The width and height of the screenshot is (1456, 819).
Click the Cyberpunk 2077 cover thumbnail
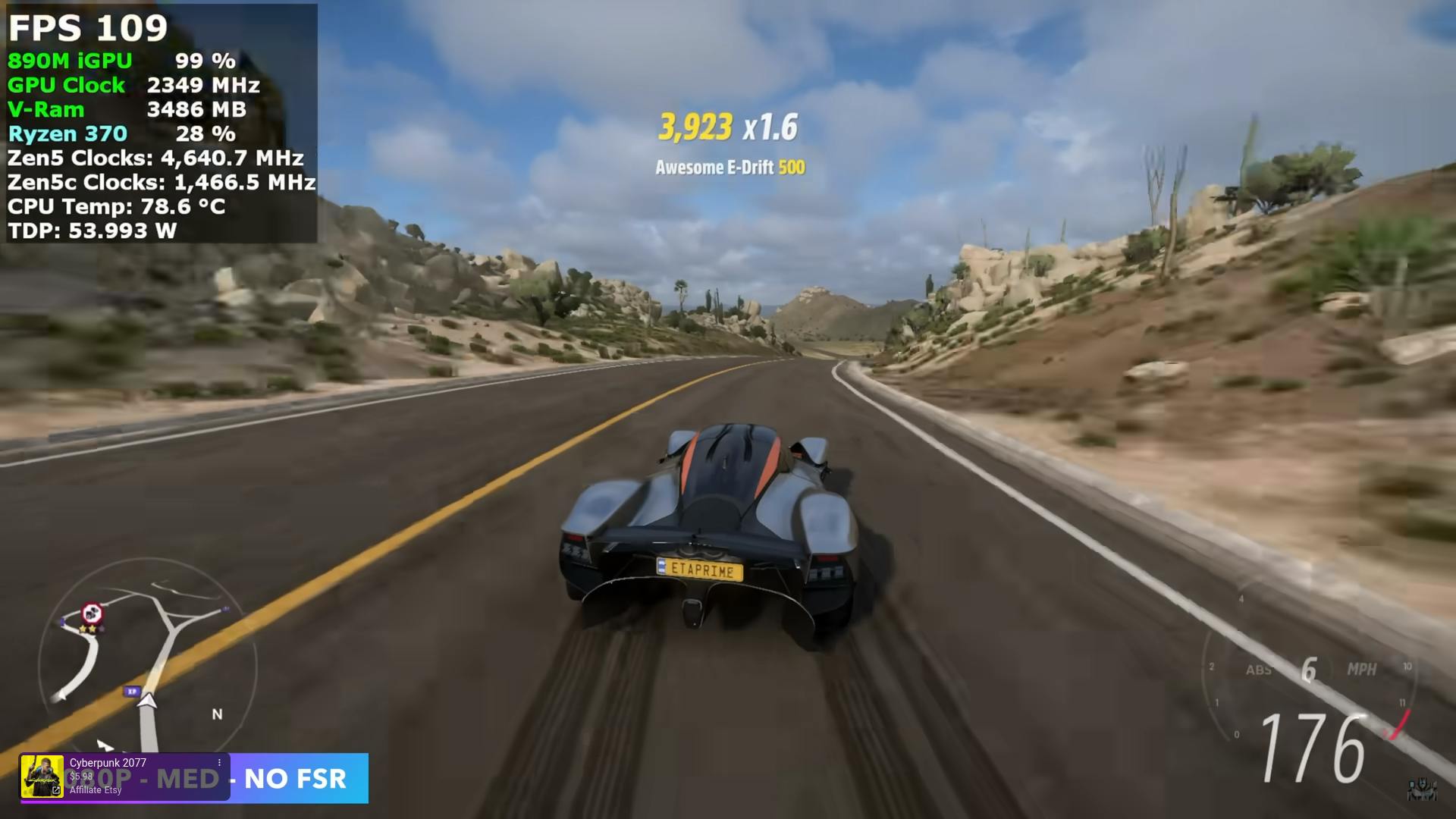[x=42, y=777]
